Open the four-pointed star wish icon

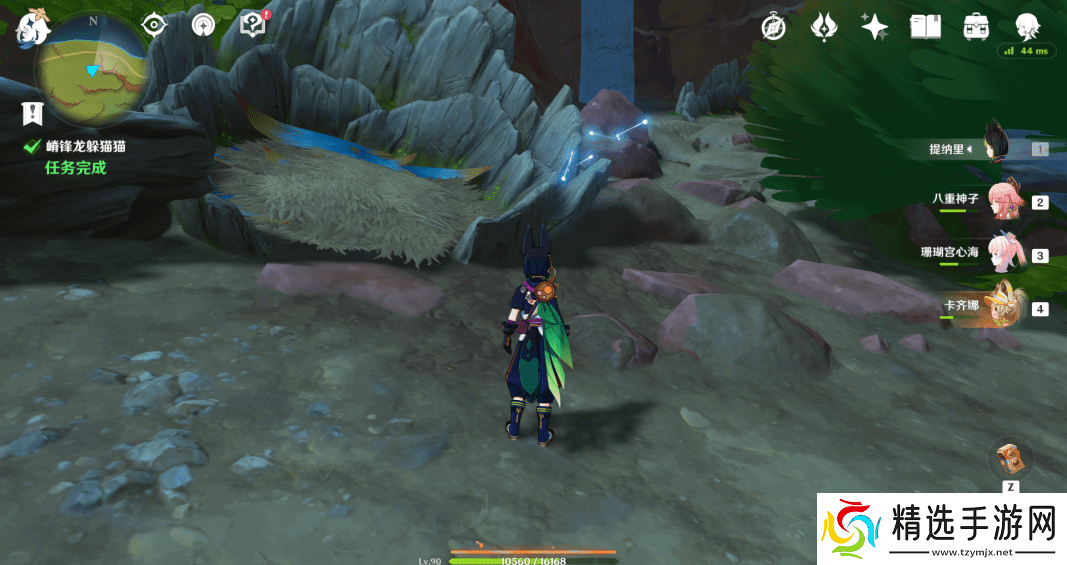875,27
